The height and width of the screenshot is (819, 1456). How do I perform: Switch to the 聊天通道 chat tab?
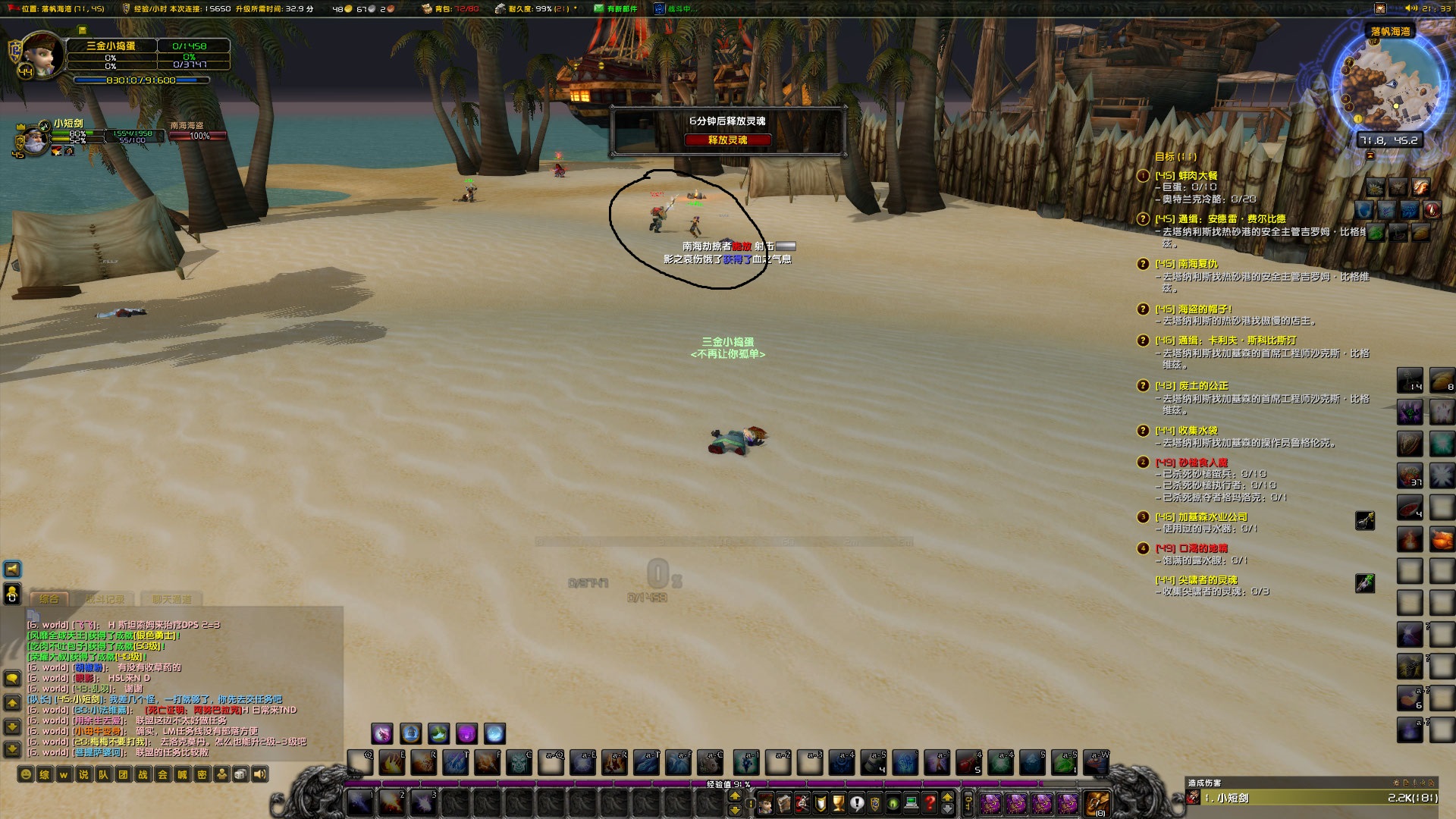(x=171, y=599)
